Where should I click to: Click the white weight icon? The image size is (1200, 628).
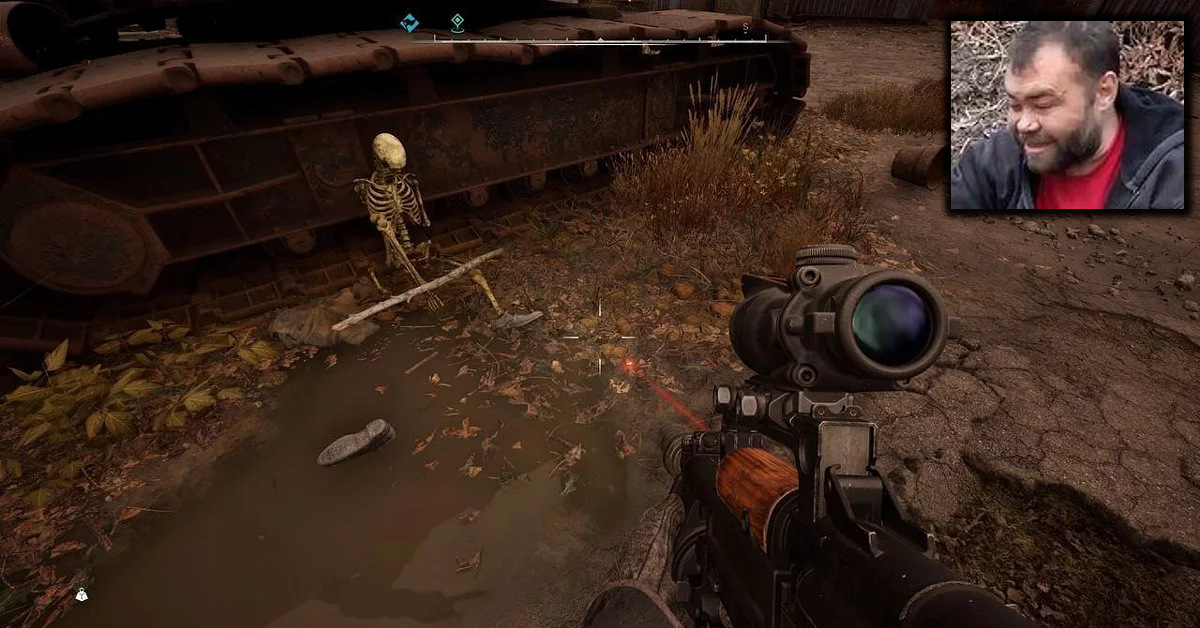(82, 594)
